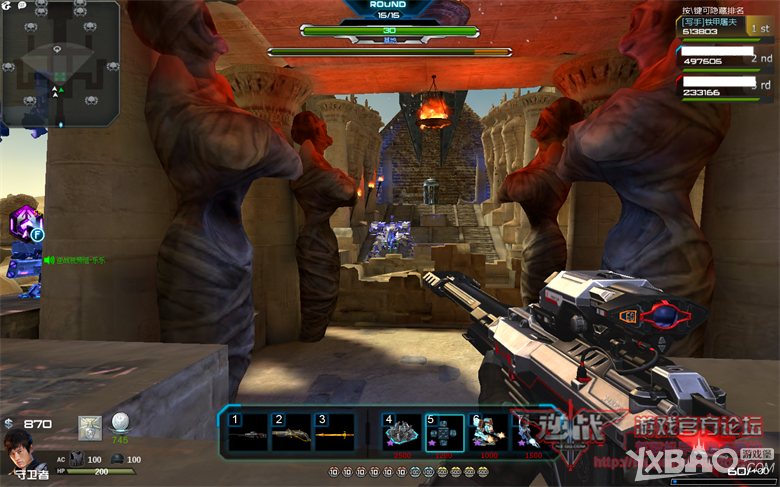
Task: Equip the ornate rifle in slot 2
Action: [x=291, y=433]
